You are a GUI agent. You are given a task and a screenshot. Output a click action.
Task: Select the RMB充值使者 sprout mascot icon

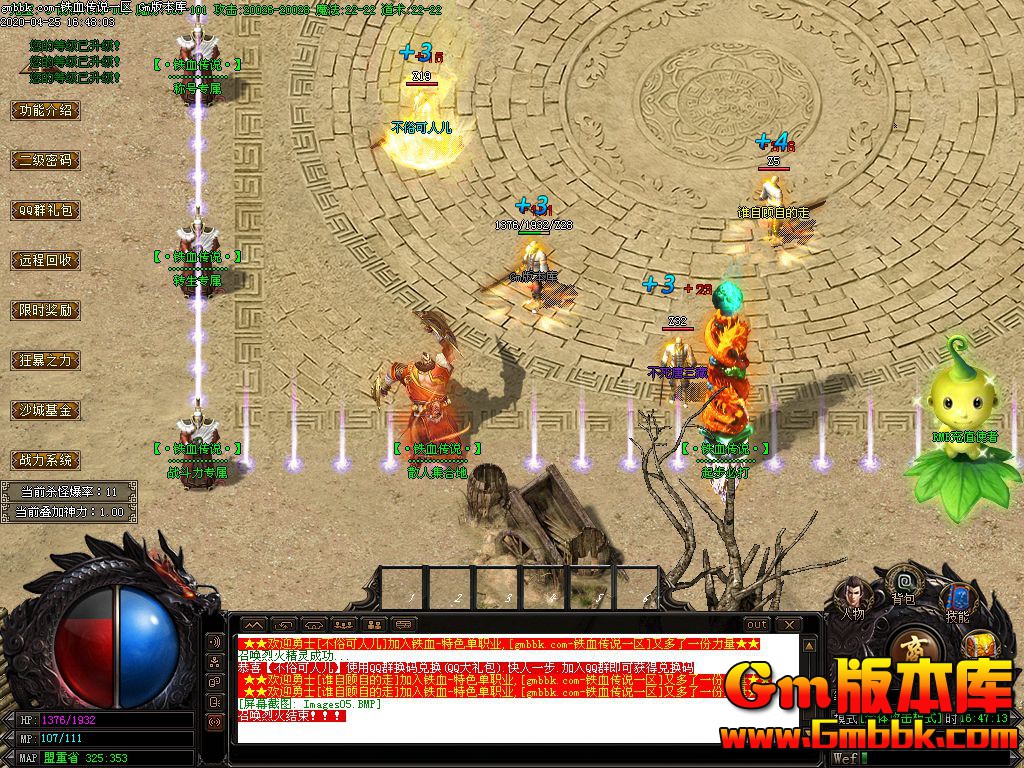click(x=957, y=400)
